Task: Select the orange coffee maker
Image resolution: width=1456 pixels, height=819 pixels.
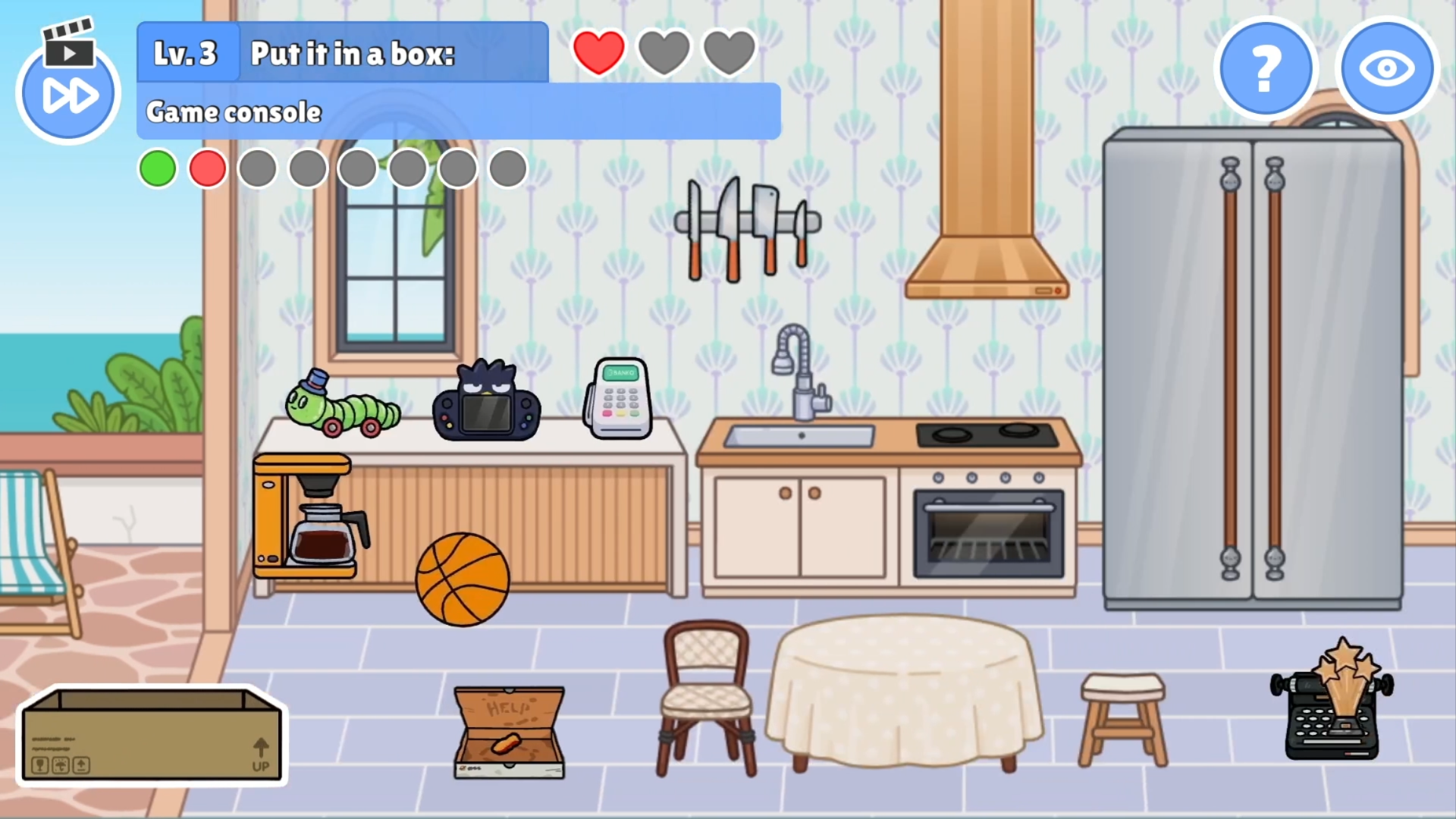Action: click(x=307, y=516)
